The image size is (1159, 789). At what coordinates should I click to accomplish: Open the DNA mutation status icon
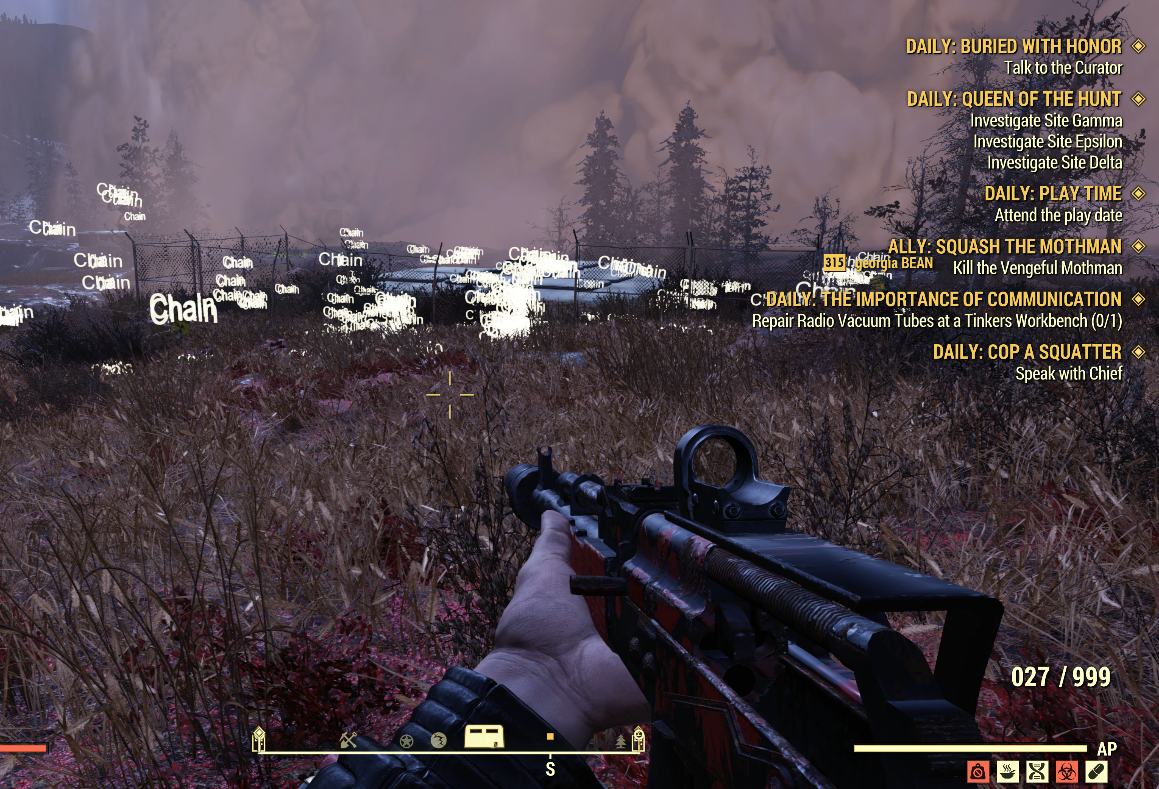[x=1037, y=771]
